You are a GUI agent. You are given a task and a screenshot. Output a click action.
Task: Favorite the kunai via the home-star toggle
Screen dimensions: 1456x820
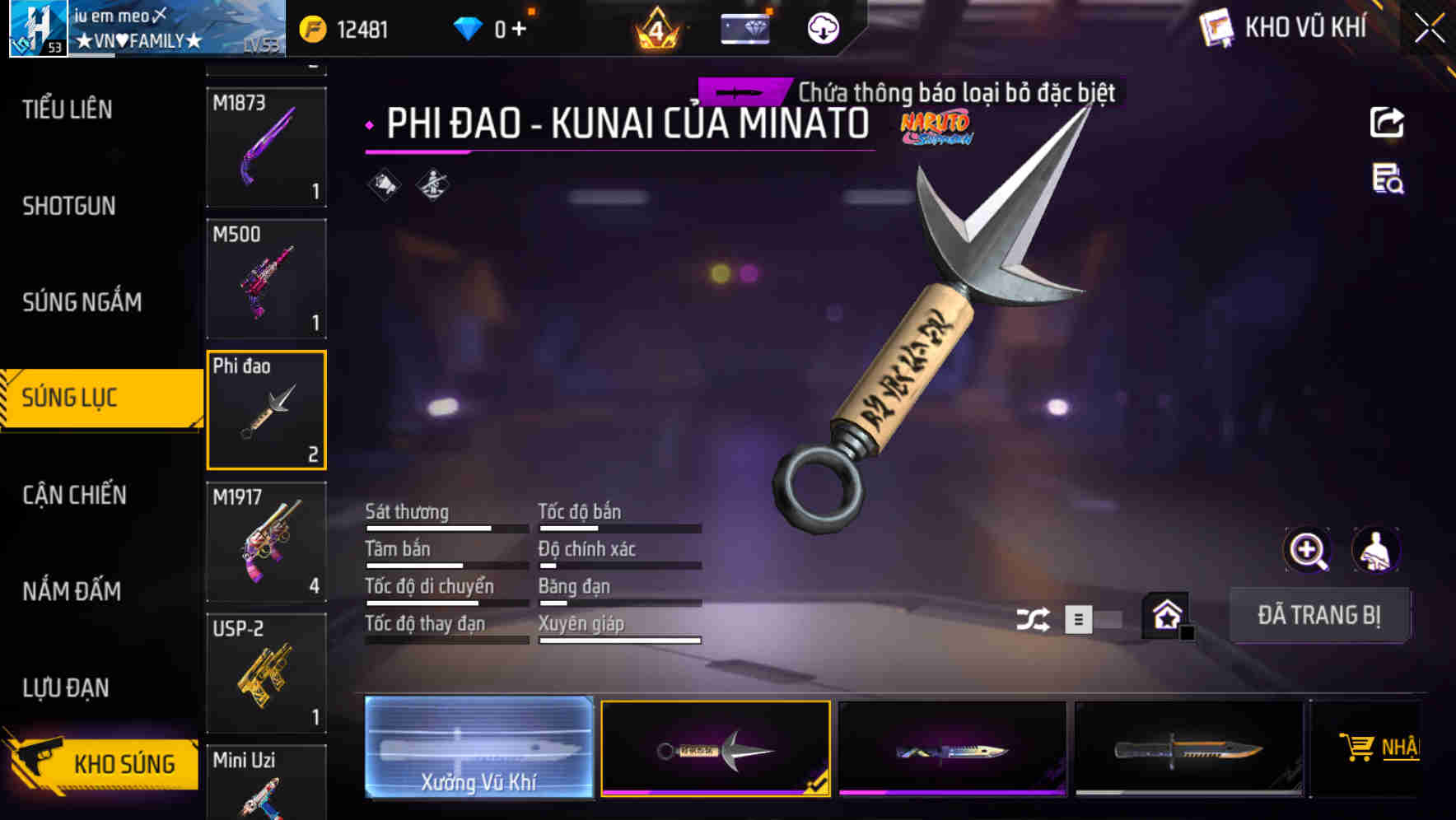tap(1164, 614)
